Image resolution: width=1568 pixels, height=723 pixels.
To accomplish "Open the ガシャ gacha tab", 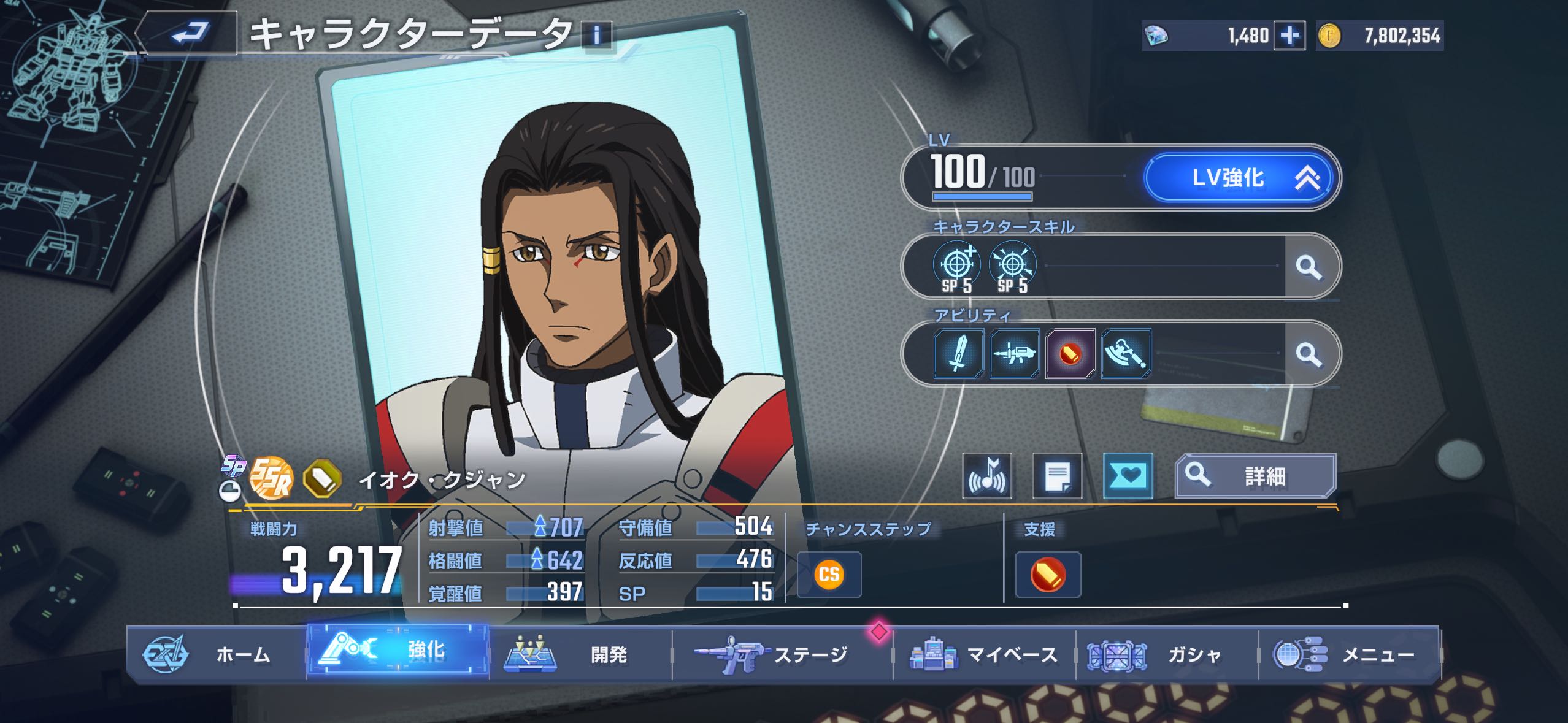I will click(x=1167, y=654).
